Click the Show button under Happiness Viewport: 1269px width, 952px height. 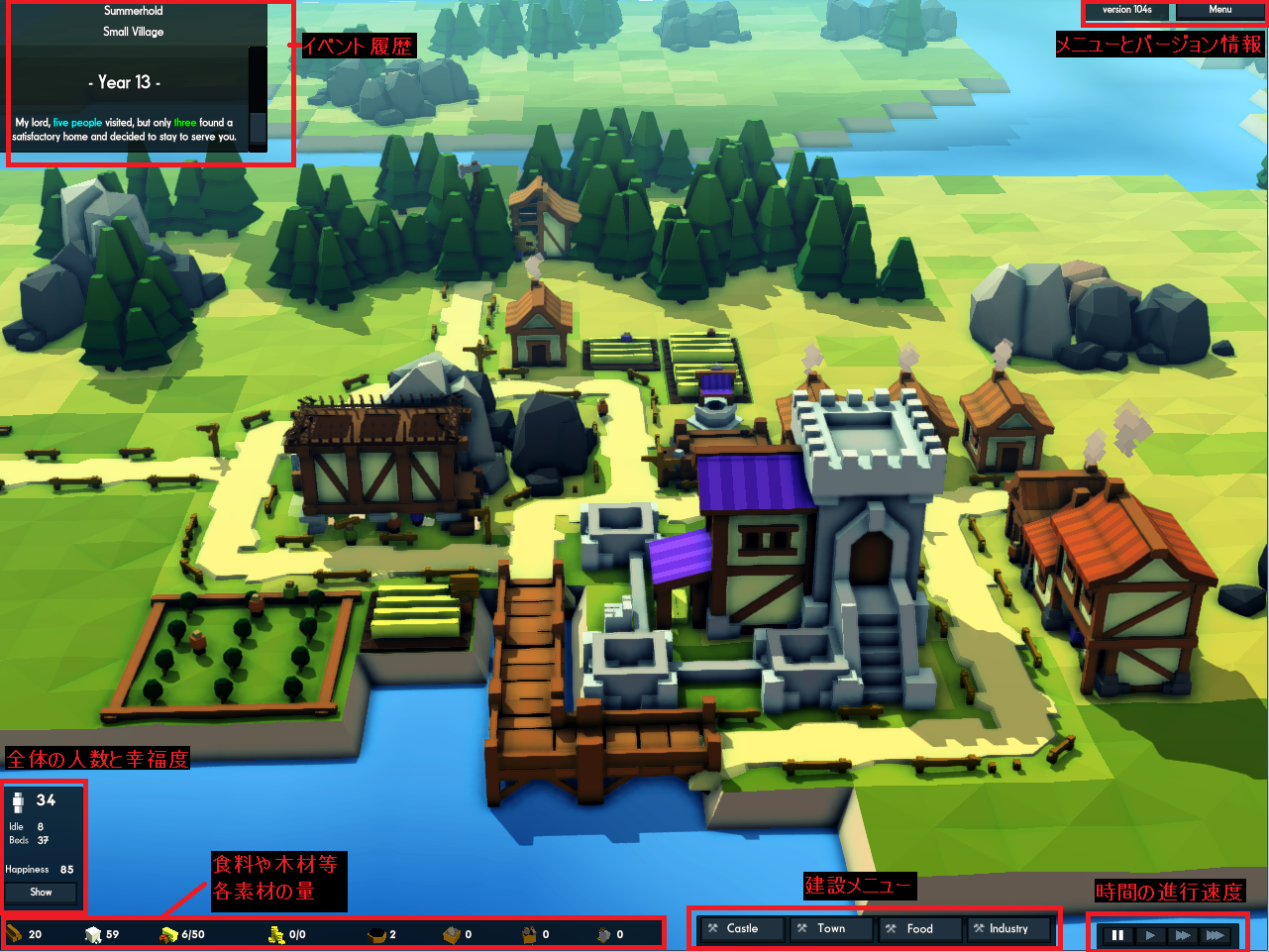pos(41,893)
